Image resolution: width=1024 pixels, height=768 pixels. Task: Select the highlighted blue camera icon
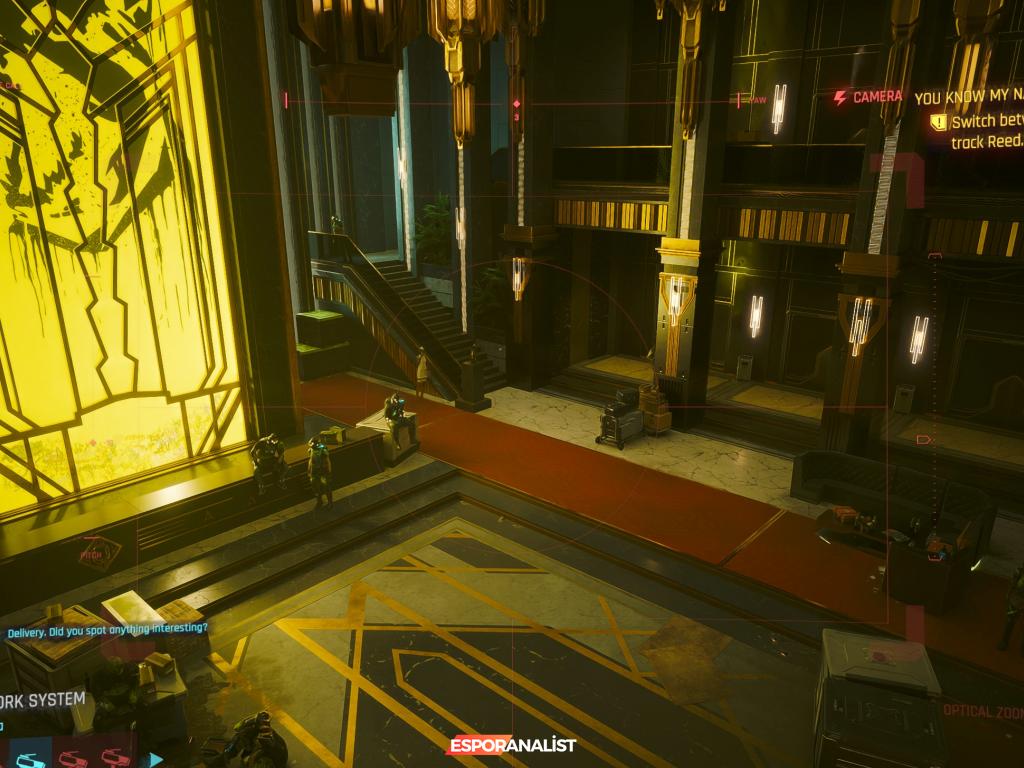pyautogui.click(x=31, y=759)
